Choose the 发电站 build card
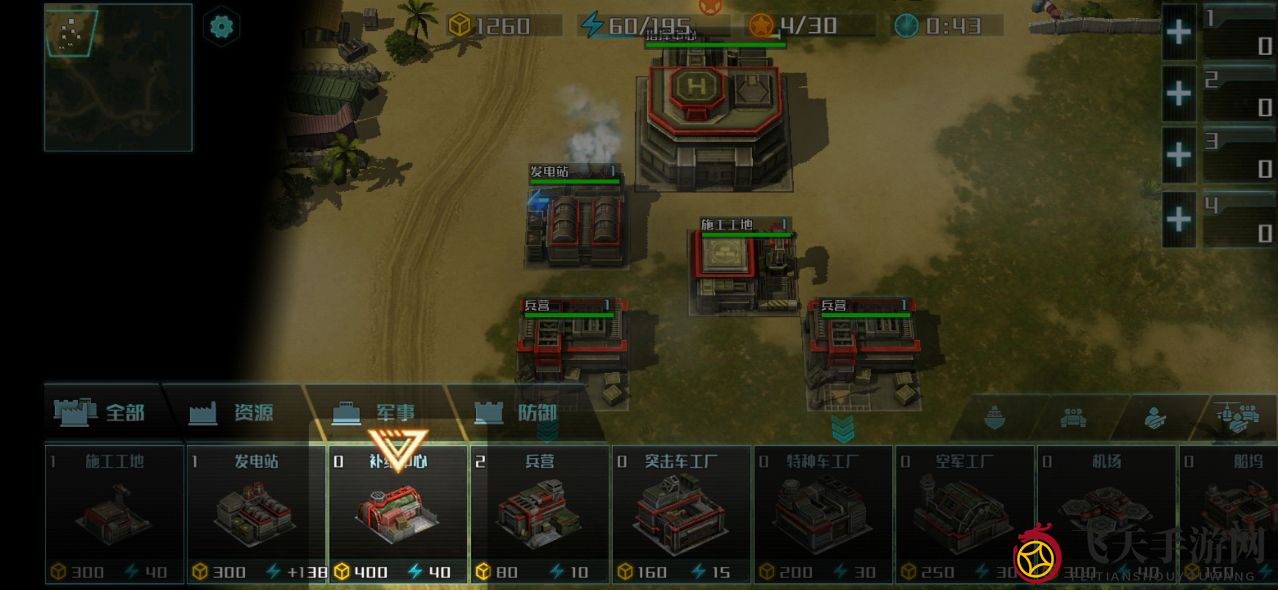Screen dimensions: 1278x590 pyautogui.click(x=256, y=515)
